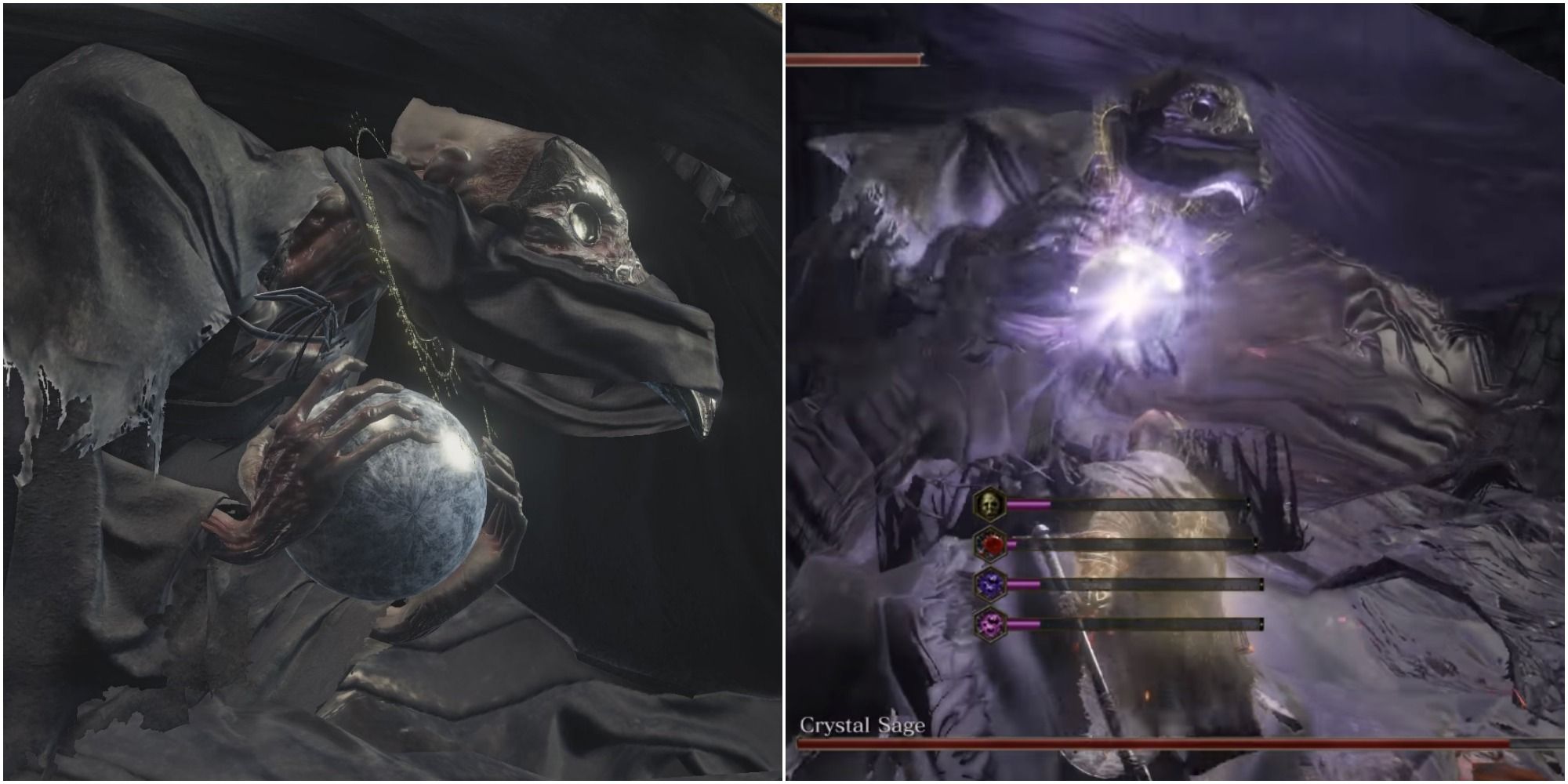Toggle the bottom curse buildup meter

click(1137, 623)
